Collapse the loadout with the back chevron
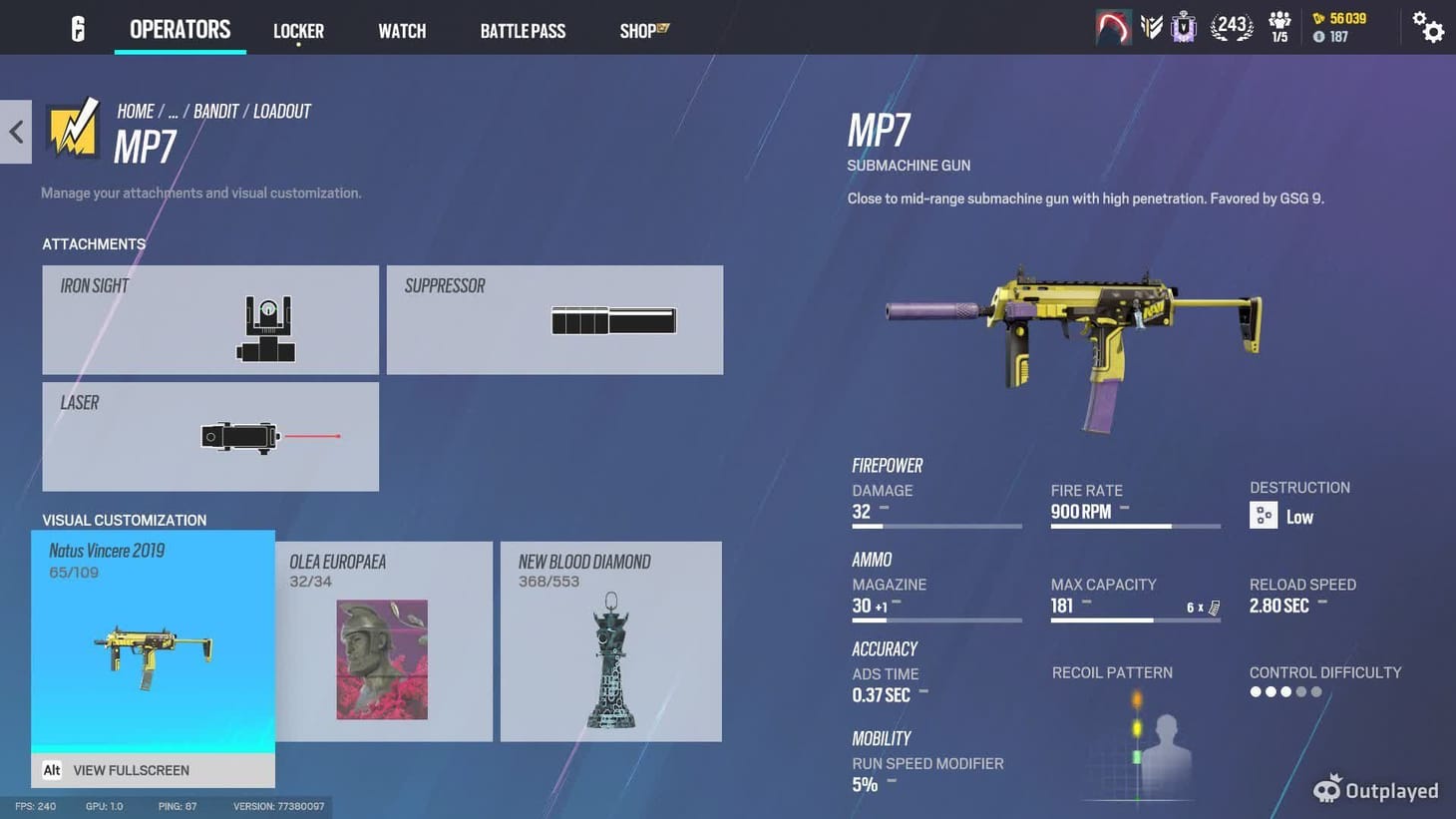Screen dimensions: 1456x819 pyautogui.click(x=15, y=131)
